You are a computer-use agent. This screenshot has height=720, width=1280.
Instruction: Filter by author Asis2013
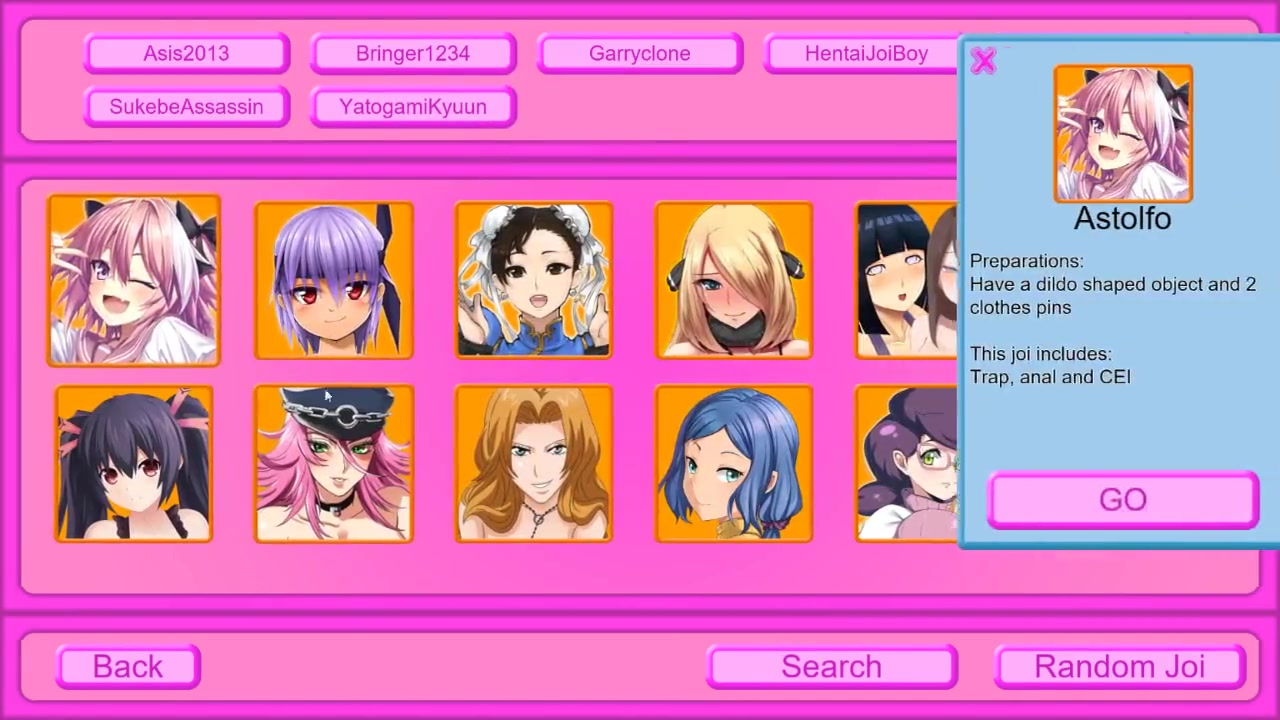click(187, 54)
